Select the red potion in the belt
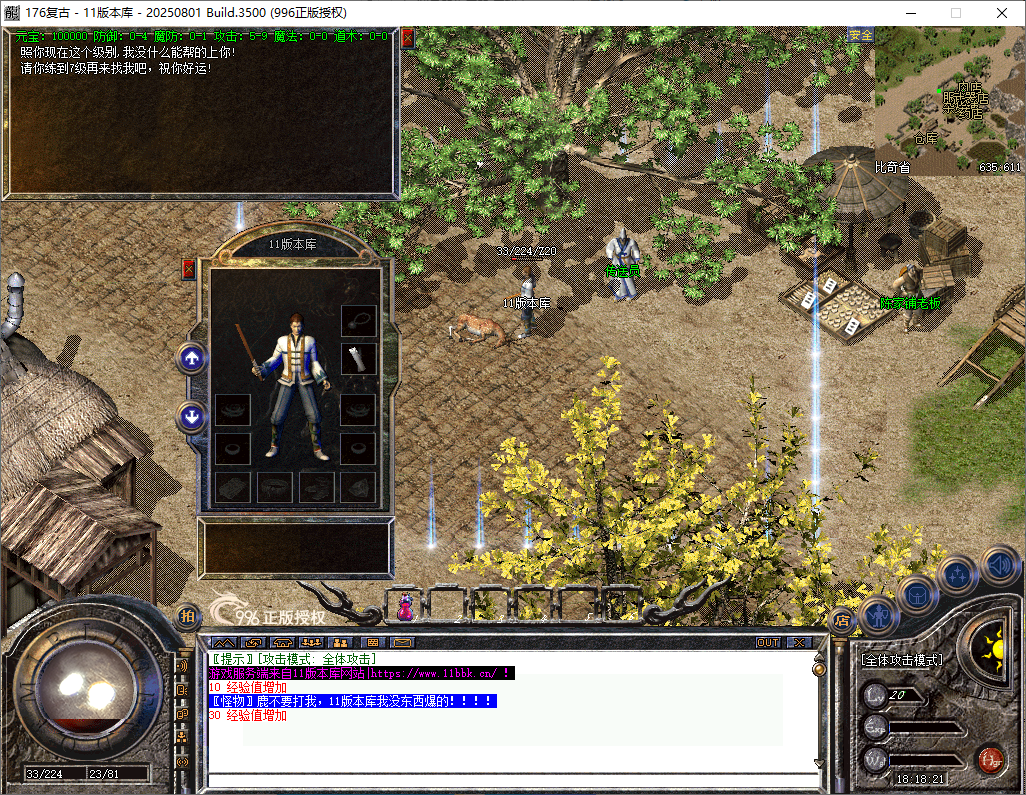The image size is (1026, 795). point(406,605)
